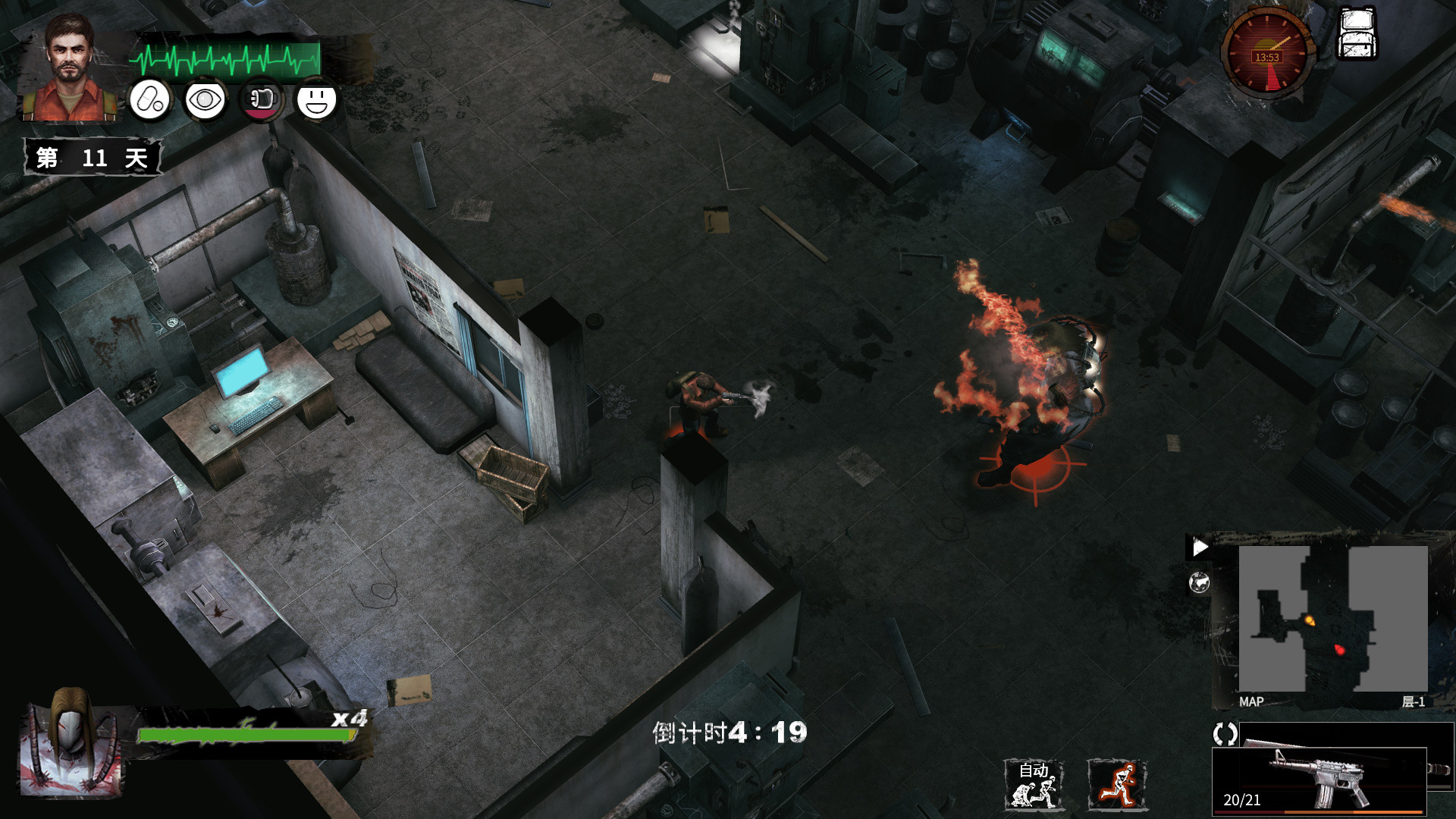Click the drink thirst status icon

(x=261, y=101)
